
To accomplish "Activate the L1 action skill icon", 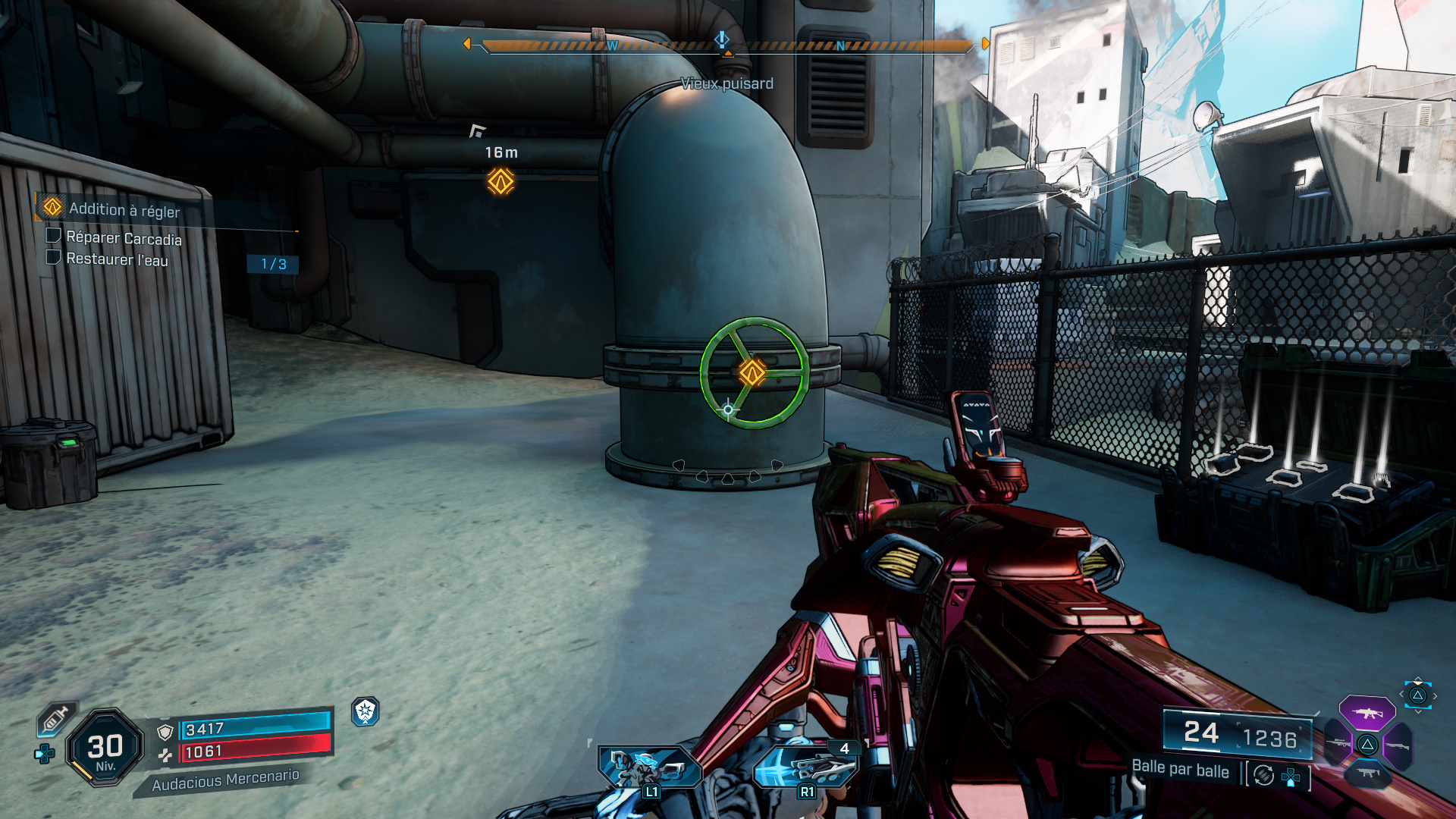I will (x=649, y=766).
